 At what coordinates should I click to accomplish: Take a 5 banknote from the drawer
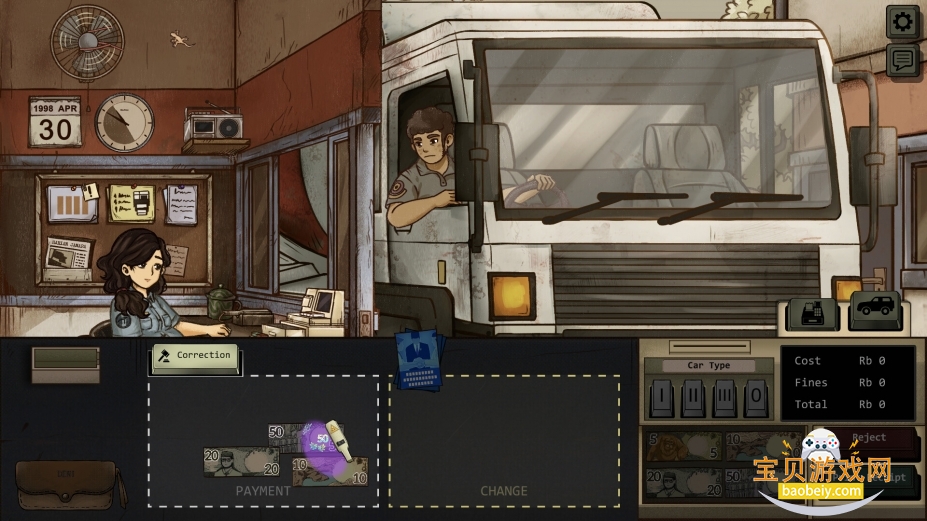pos(682,447)
